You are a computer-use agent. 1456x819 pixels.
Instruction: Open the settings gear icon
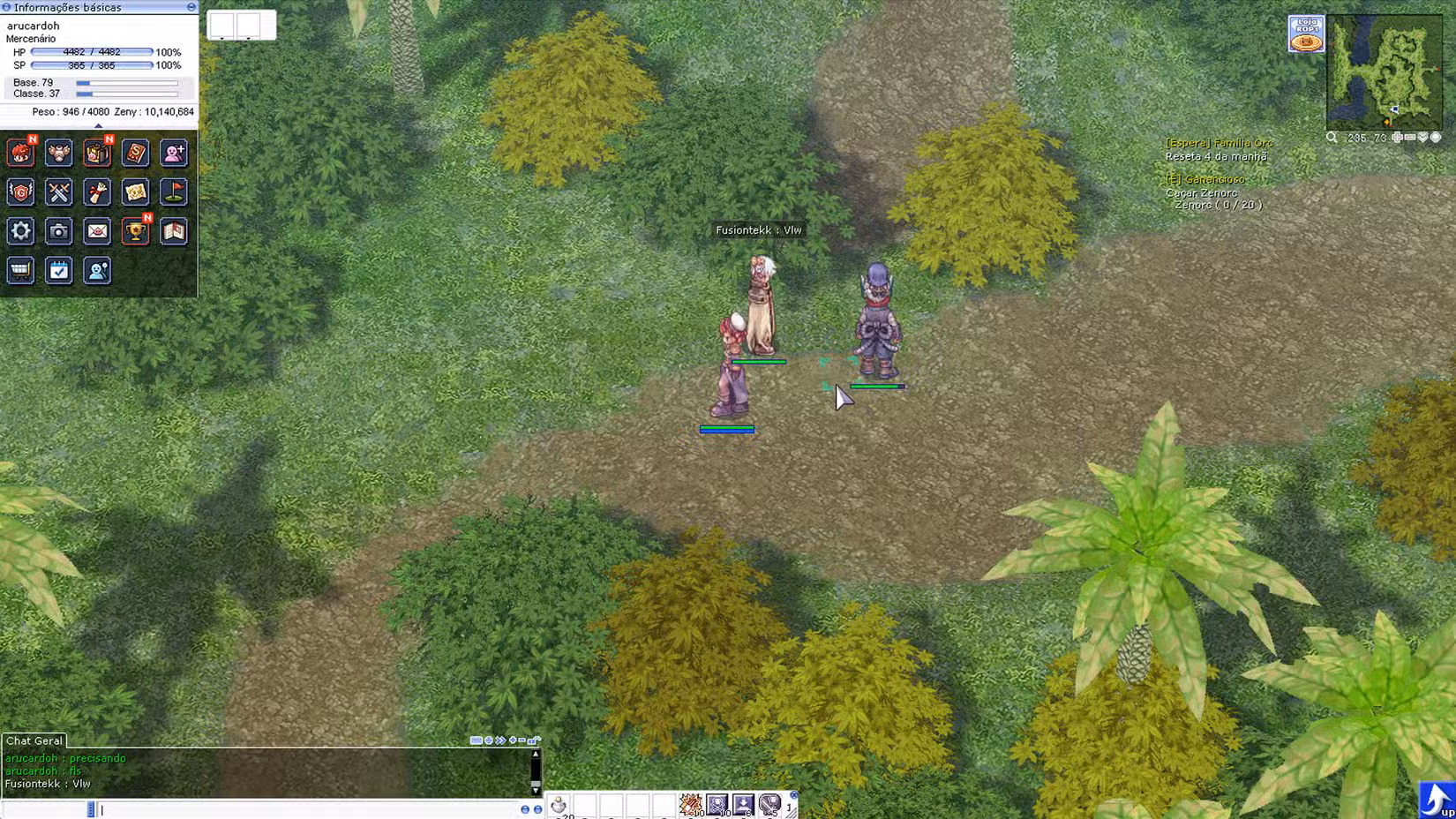point(20,231)
